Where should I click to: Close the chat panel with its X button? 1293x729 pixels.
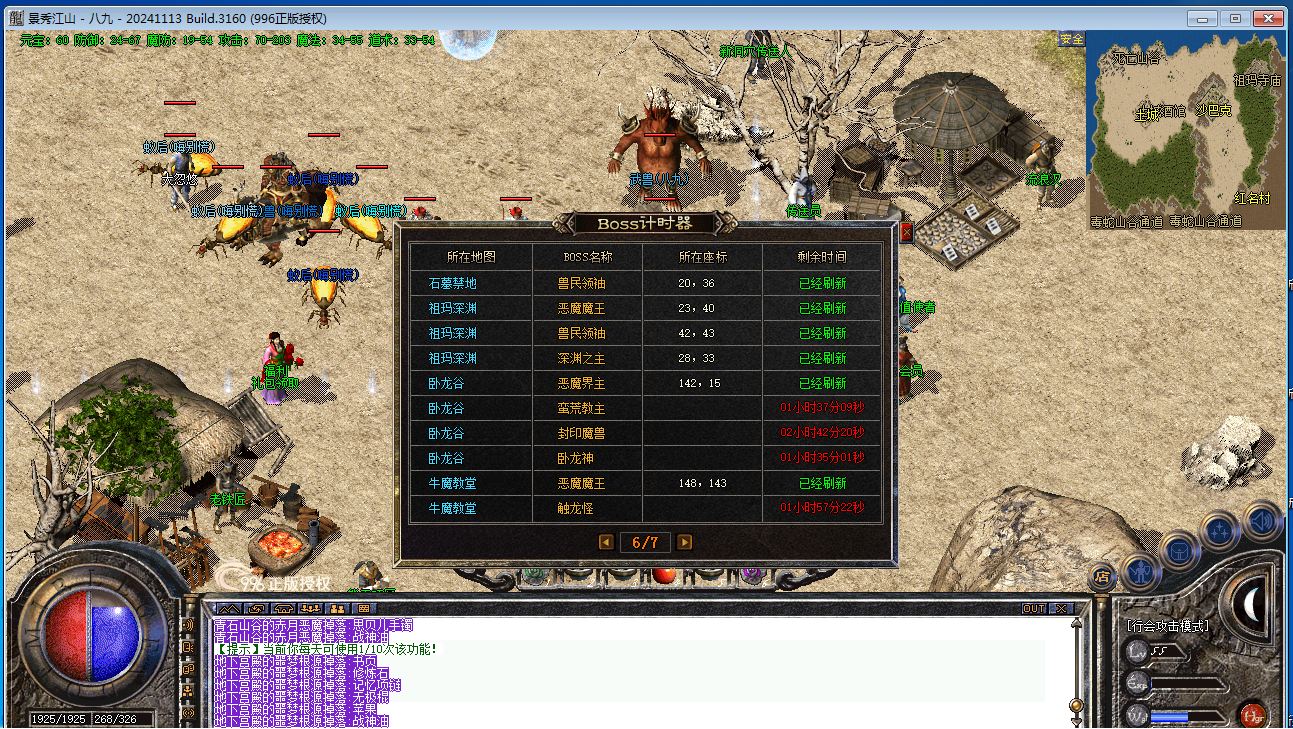point(1060,608)
